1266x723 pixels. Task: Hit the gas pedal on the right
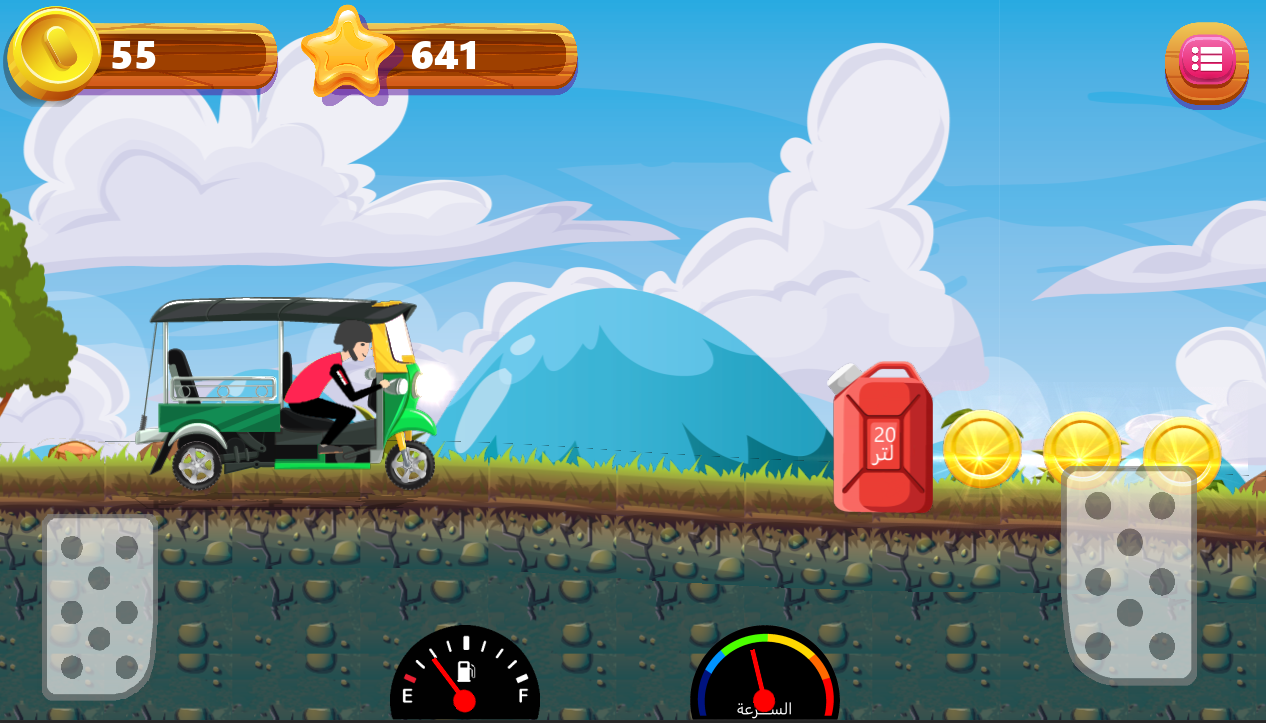[x=1129, y=574]
